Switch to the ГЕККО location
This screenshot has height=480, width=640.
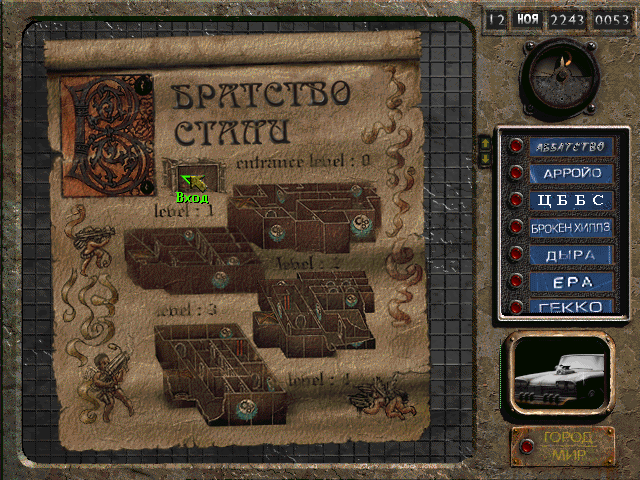(568, 306)
